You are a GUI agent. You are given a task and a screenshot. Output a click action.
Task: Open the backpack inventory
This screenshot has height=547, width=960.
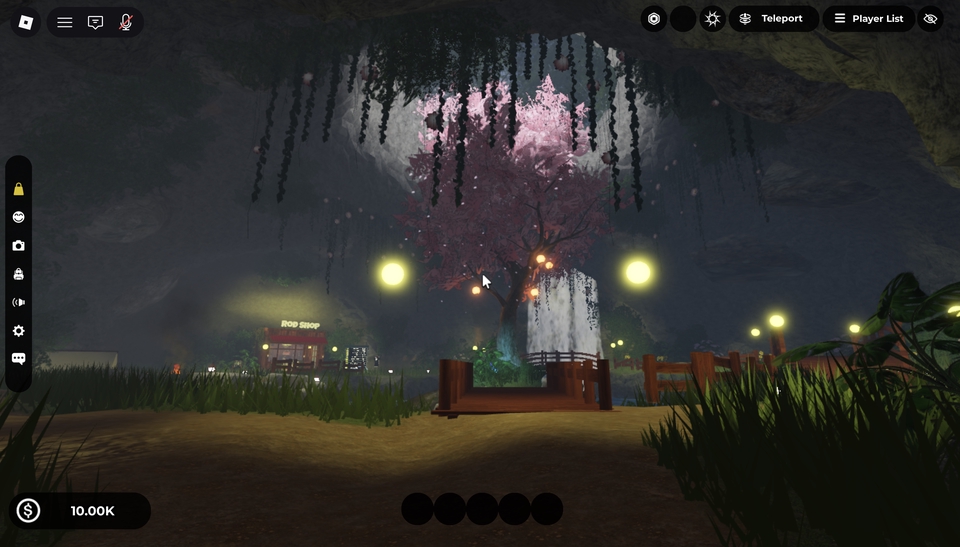click(x=18, y=274)
